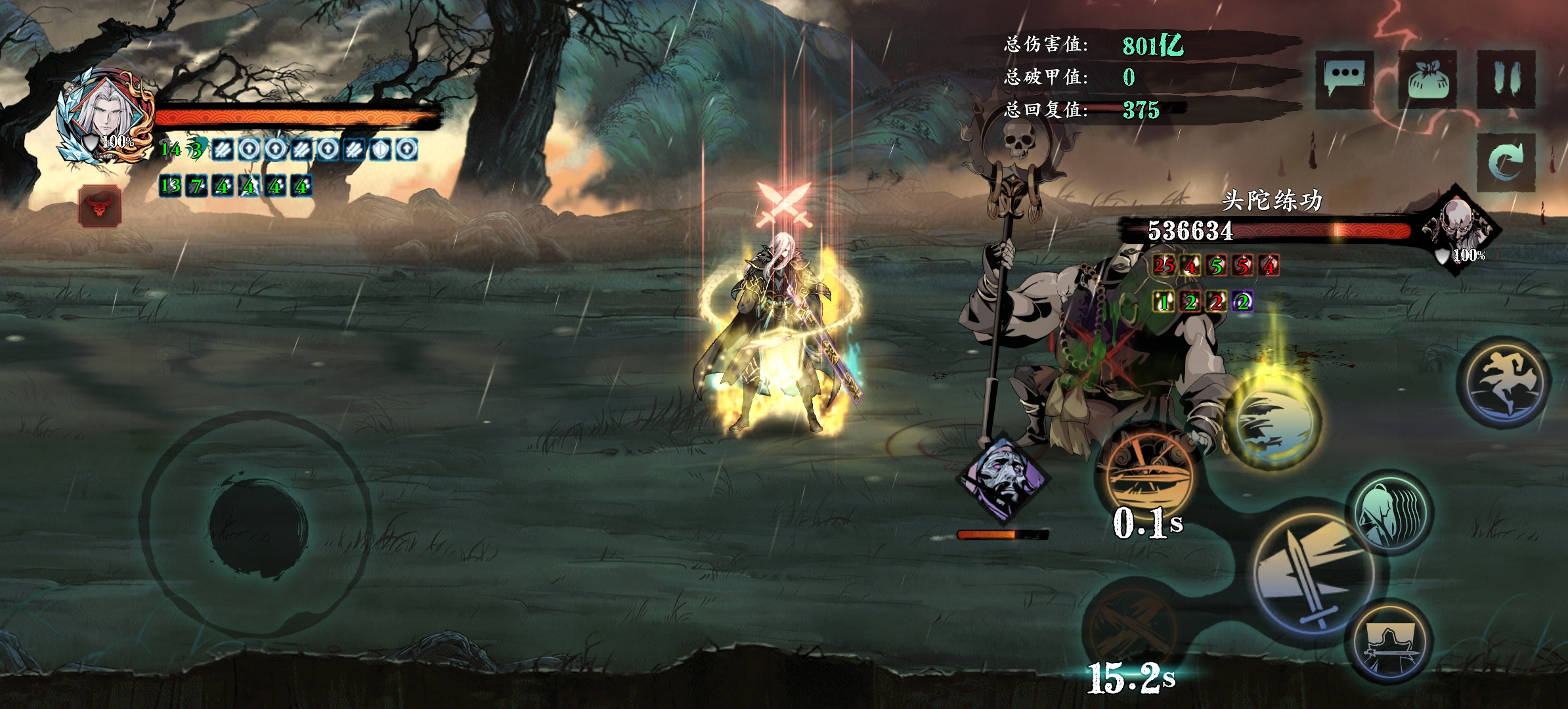Tap the white-haired hero portrait
This screenshot has height=709, width=1568.
[105, 117]
